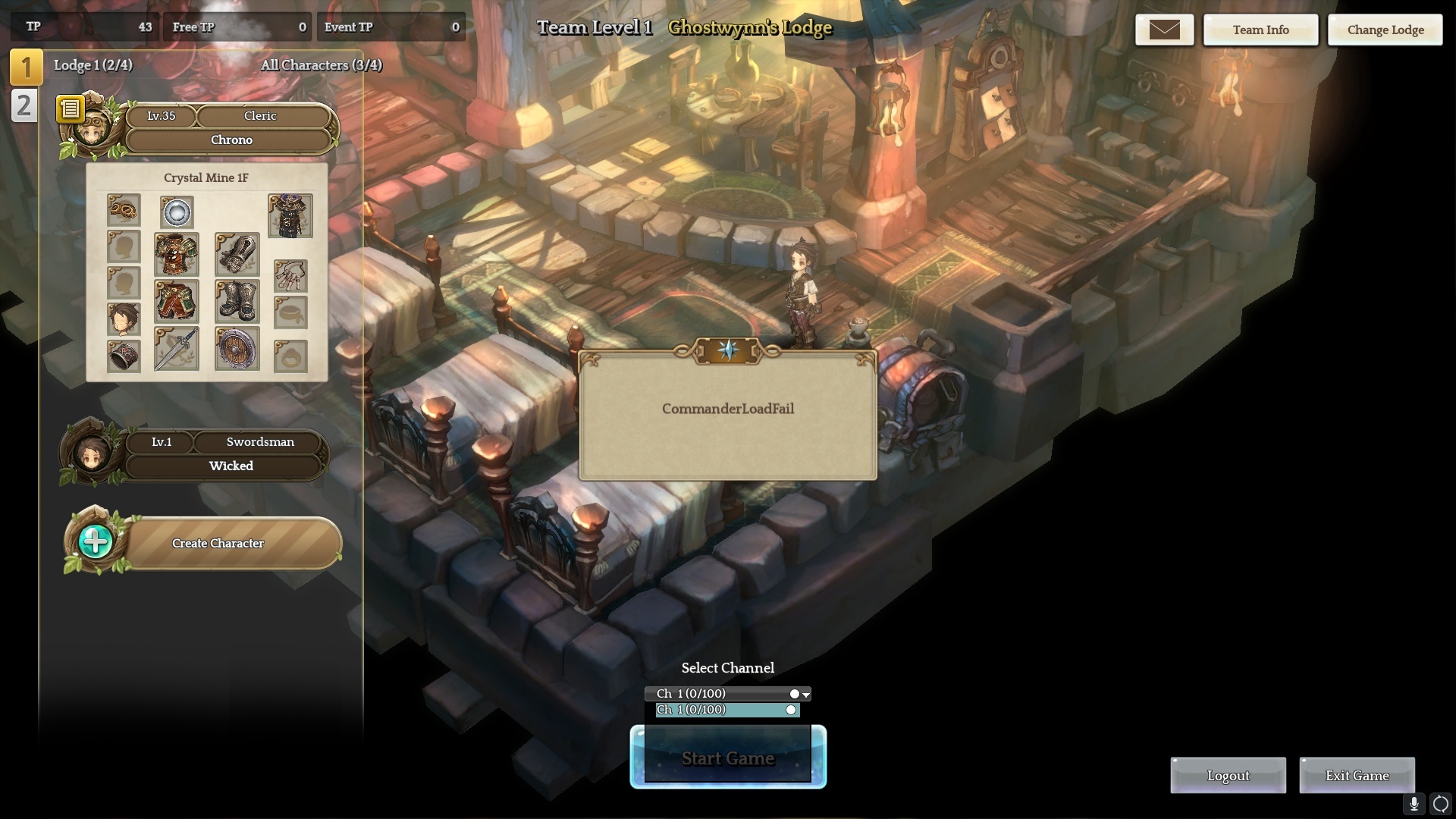Screen dimensions: 1456x819
Task: Choose the Ch 1 (0/100) channel option
Action: click(726, 710)
